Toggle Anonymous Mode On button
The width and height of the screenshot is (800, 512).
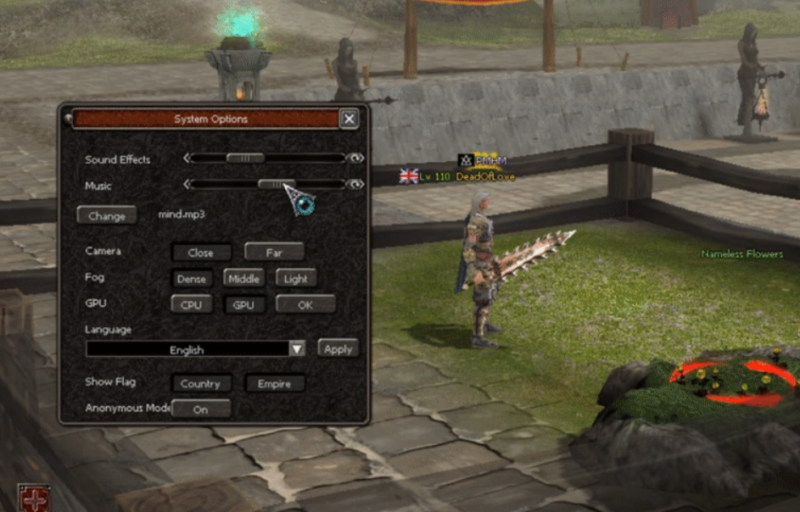201,409
